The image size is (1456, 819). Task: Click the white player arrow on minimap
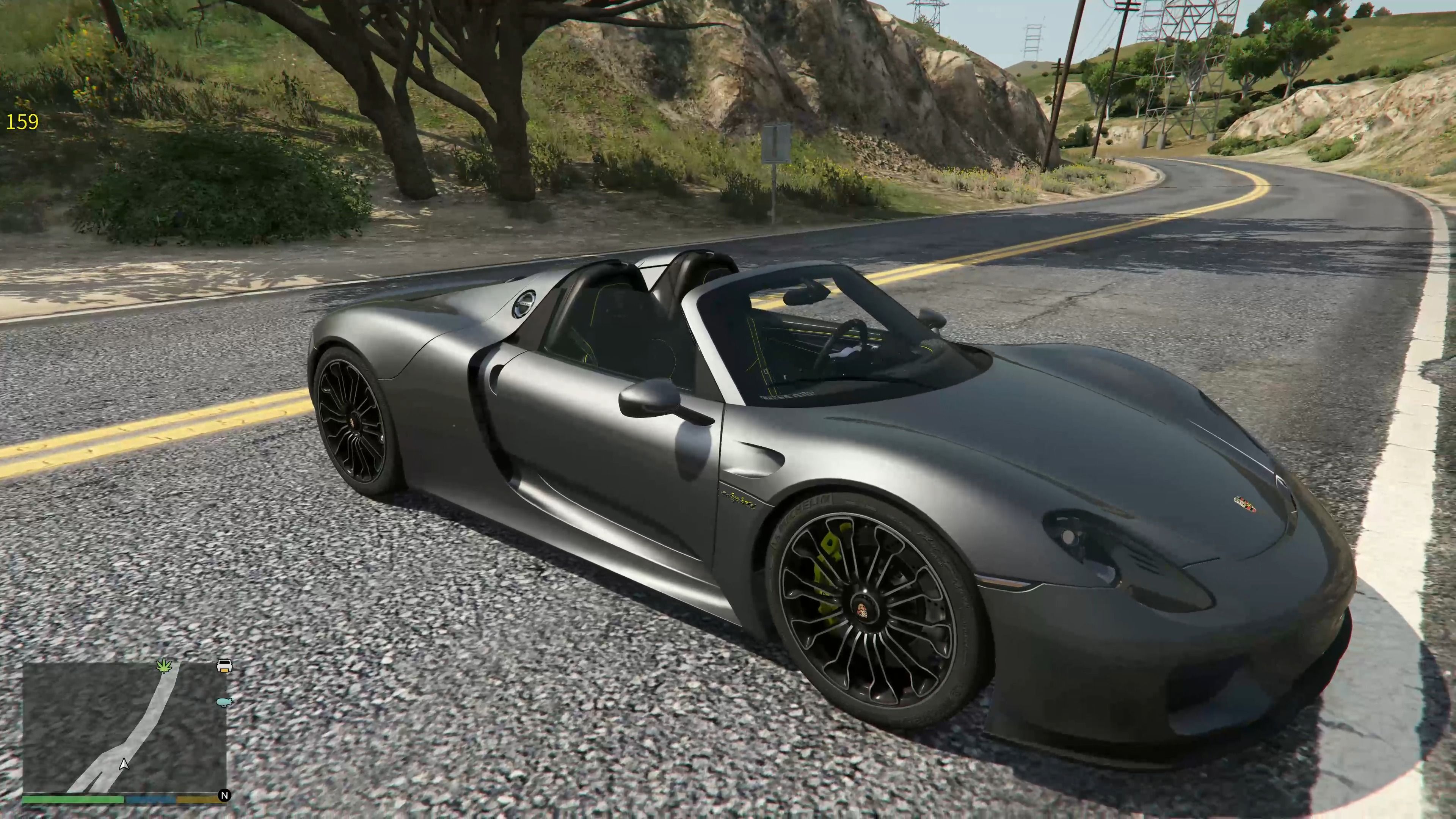click(124, 765)
